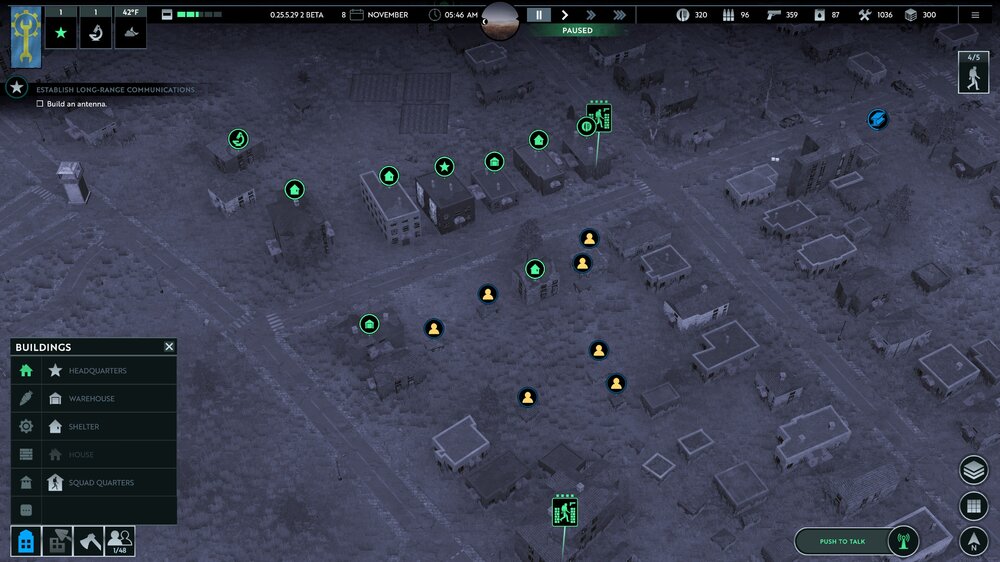Open the blue building construction menu
This screenshot has height=562, width=1000.
[26, 541]
